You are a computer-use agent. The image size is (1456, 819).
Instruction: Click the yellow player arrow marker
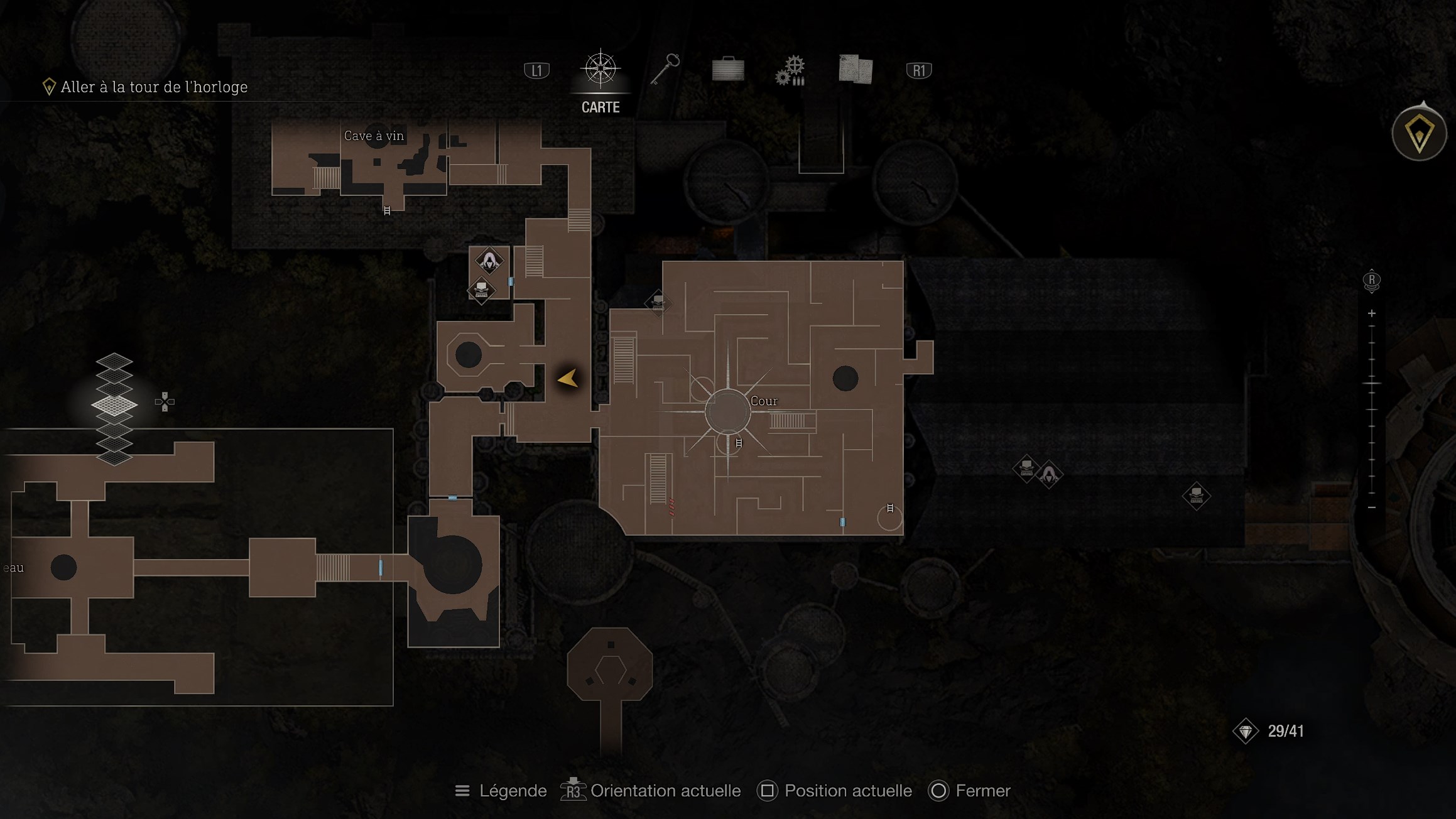point(568,378)
